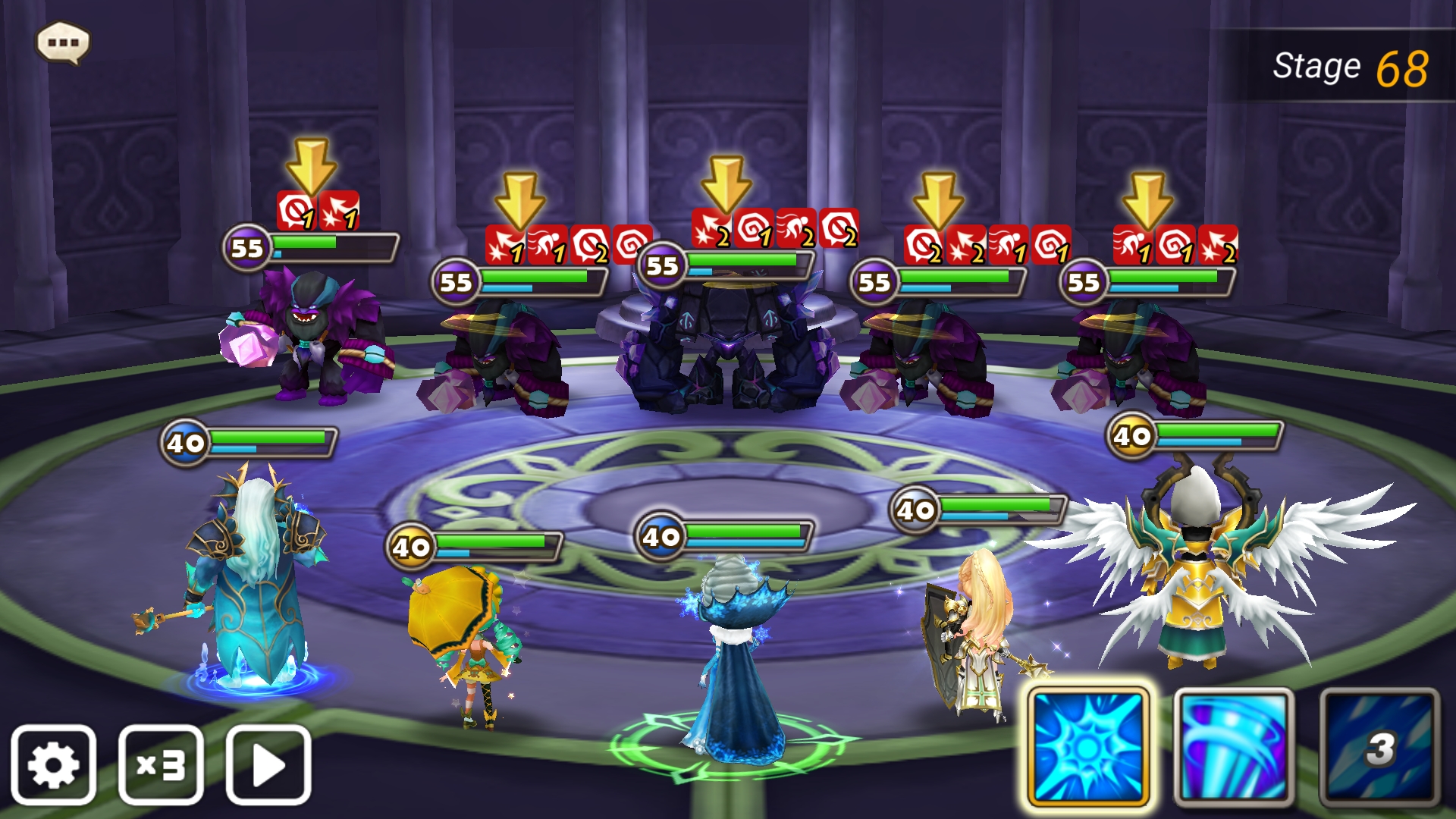Open the gear settings menu
Screen dimensions: 1456x819
tap(53, 765)
